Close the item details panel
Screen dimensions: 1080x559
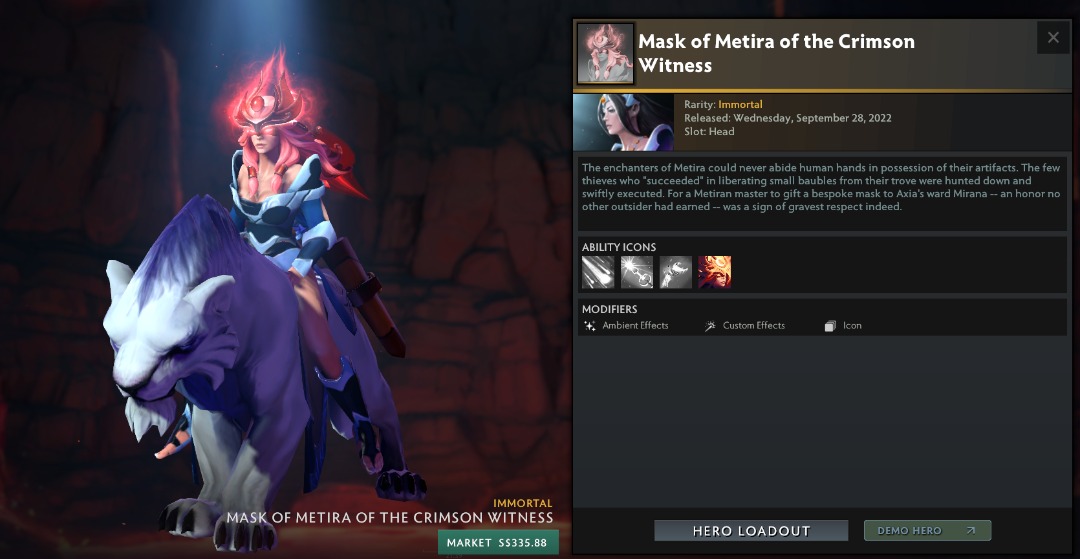1053,38
